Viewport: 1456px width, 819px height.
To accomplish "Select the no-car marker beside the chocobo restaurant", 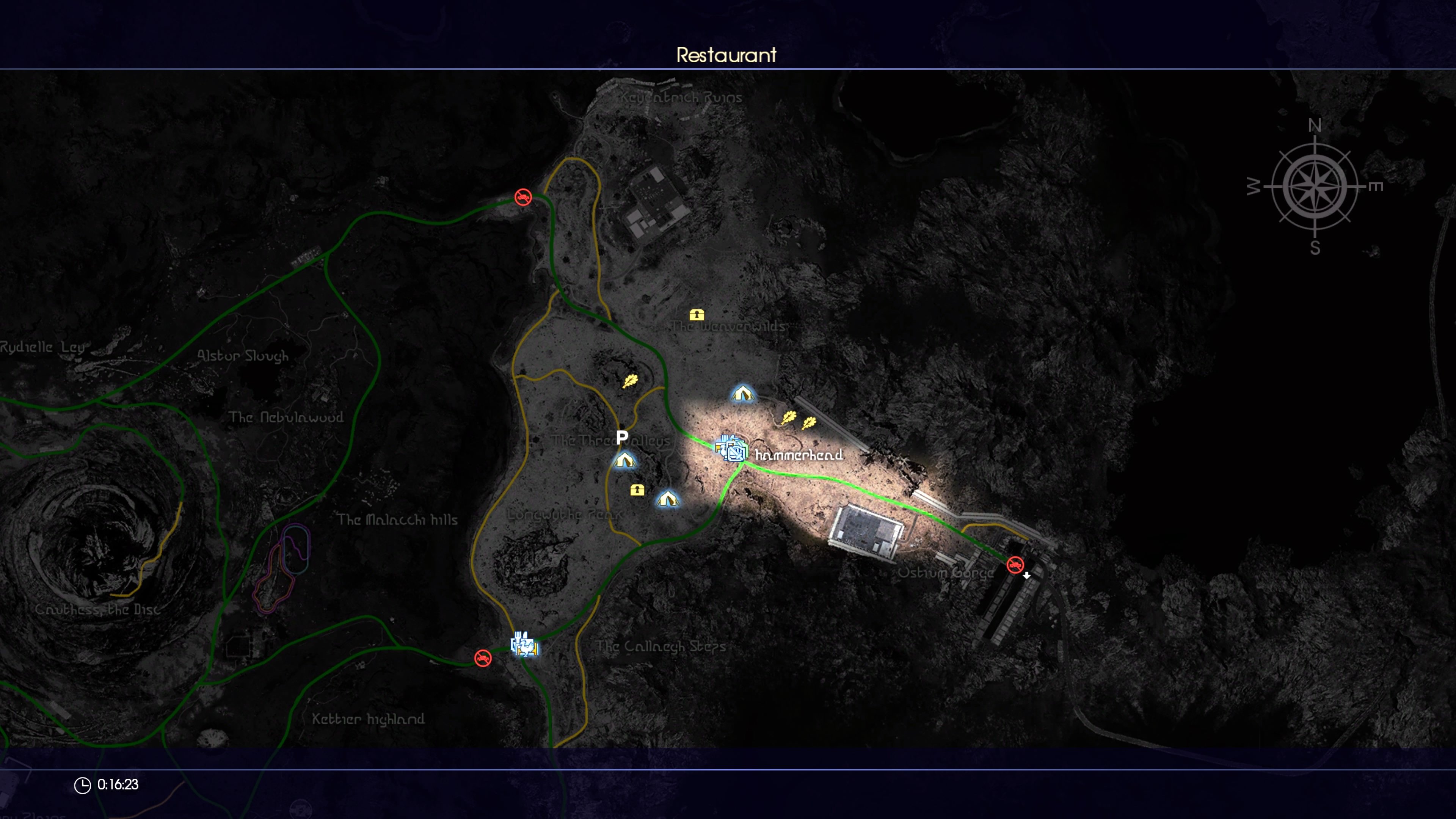I will pos(483,658).
